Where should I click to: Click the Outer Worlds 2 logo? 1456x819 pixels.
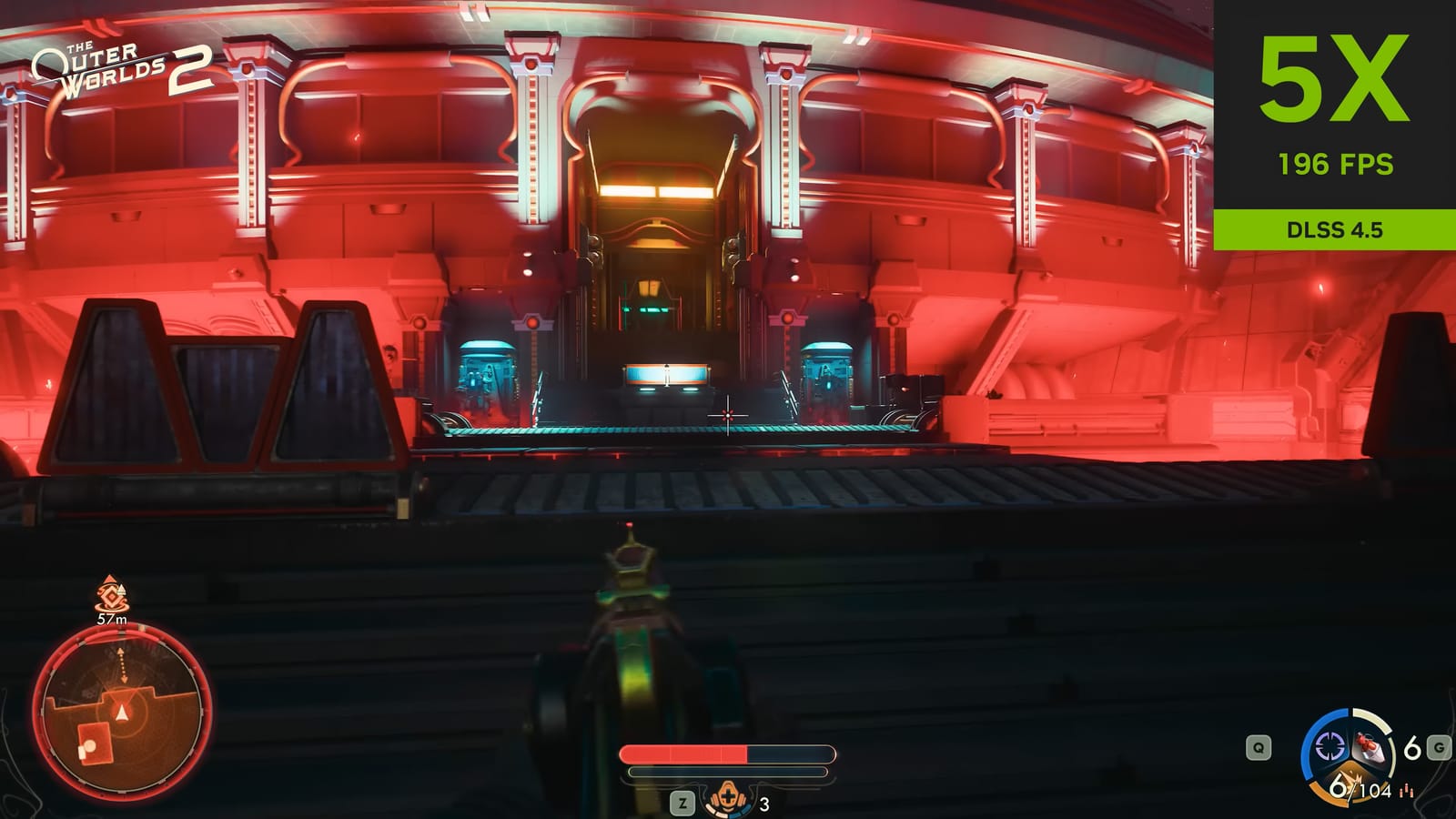(121, 70)
